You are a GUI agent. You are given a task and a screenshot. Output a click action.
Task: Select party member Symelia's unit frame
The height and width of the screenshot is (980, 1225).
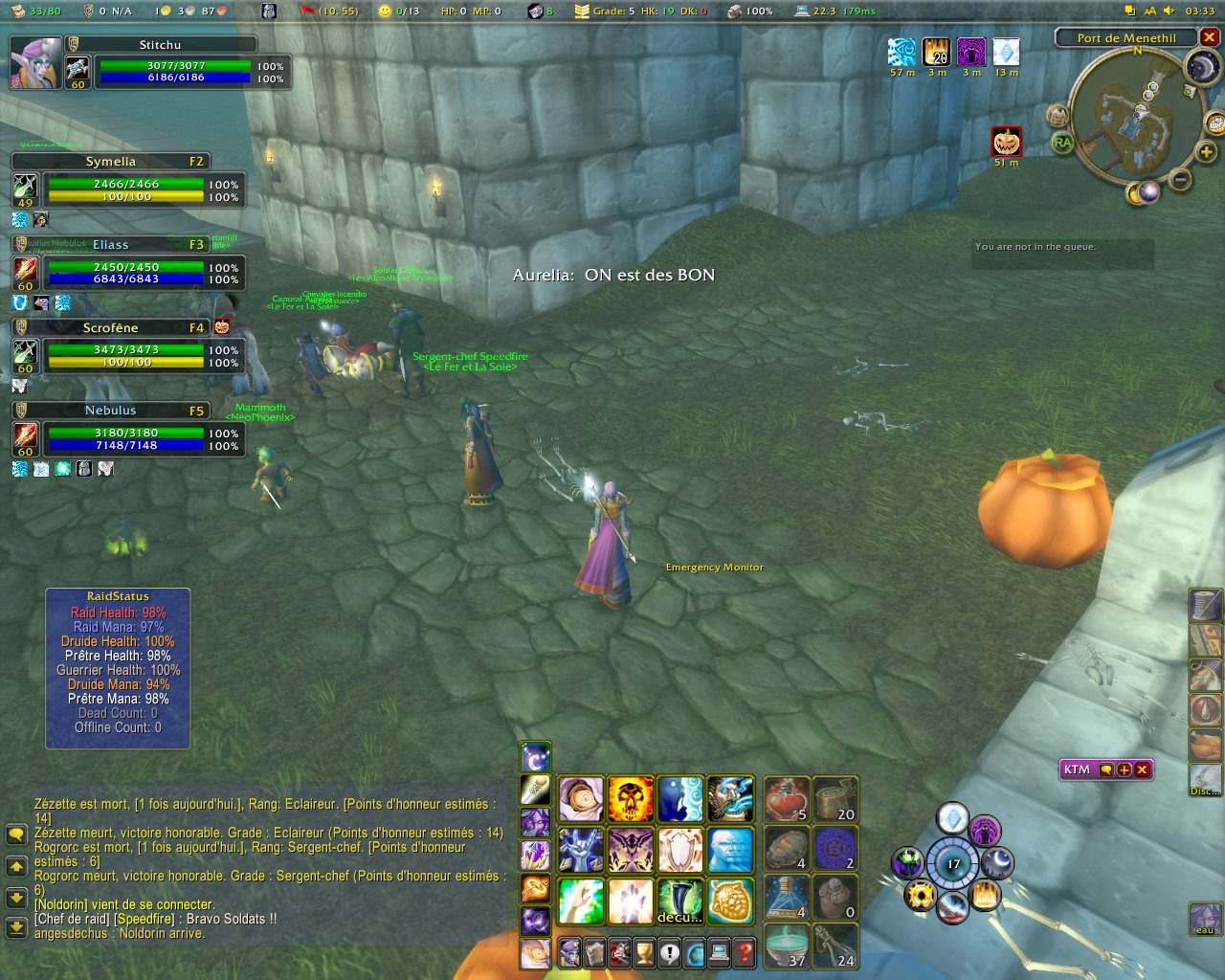click(124, 182)
